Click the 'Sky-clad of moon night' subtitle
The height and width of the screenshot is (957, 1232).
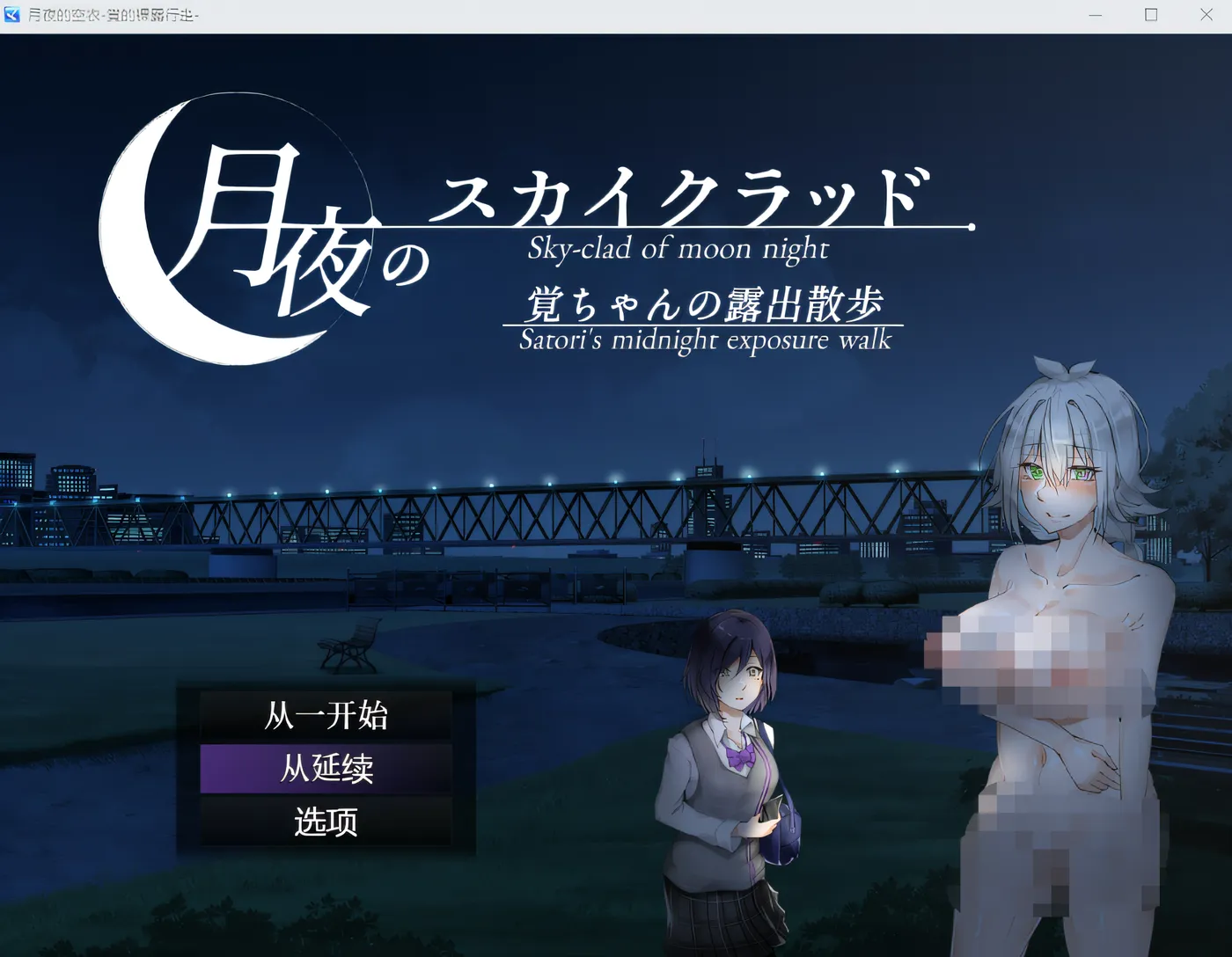click(676, 250)
